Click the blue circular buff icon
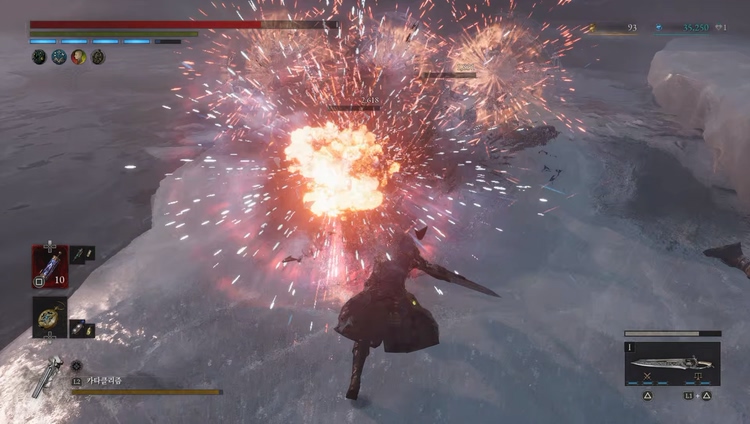Image resolution: width=750 pixels, height=424 pixels. coord(58,57)
